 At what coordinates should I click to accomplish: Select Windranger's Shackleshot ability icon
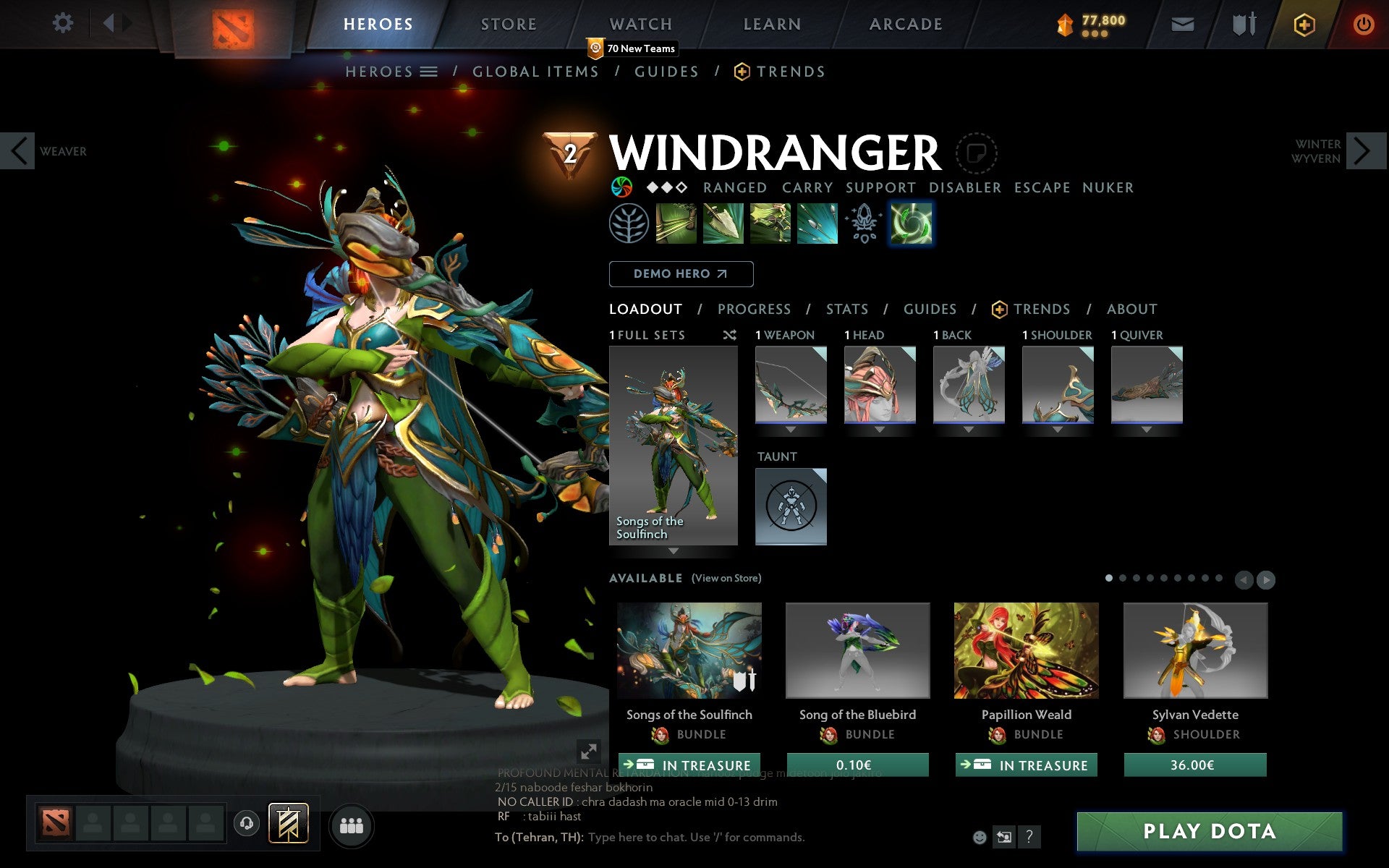(677, 224)
